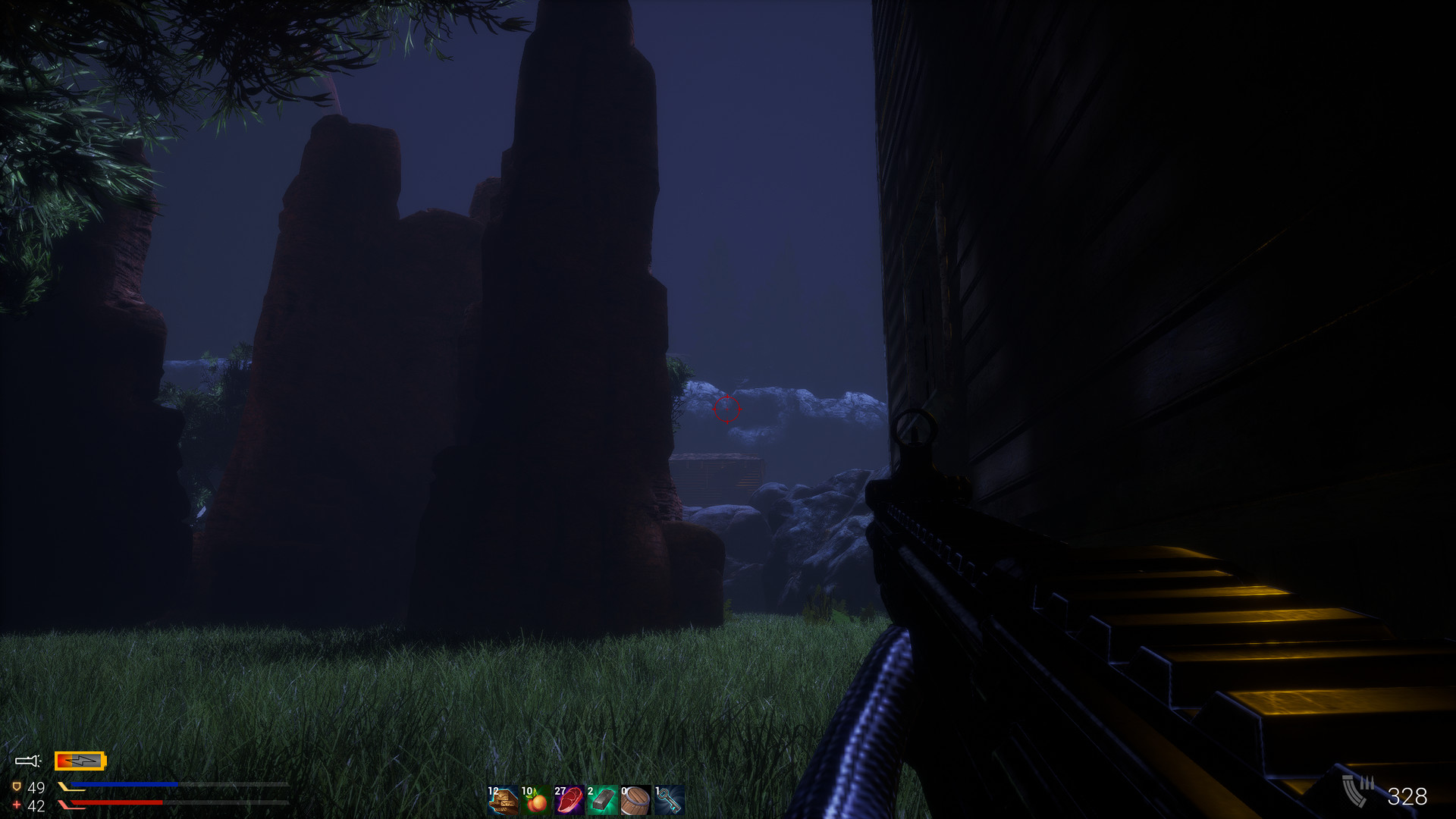The image size is (1456, 819).
Task: Click the red health progress bar
Action: point(114,802)
